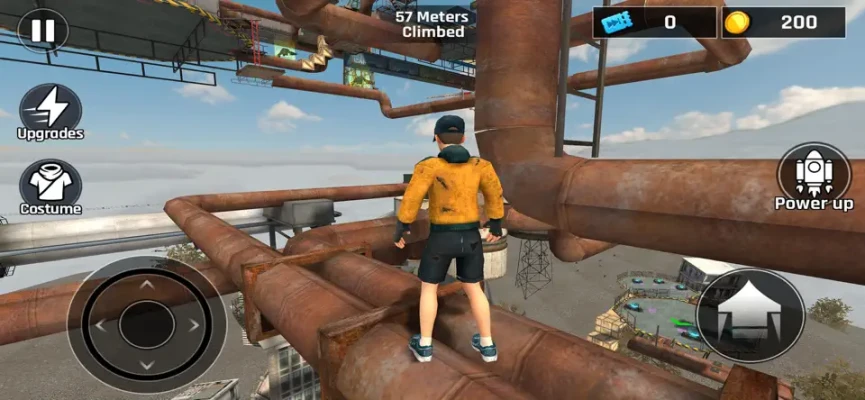Activate the Power up jetpack
The height and width of the screenshot is (400, 865).
(813, 173)
